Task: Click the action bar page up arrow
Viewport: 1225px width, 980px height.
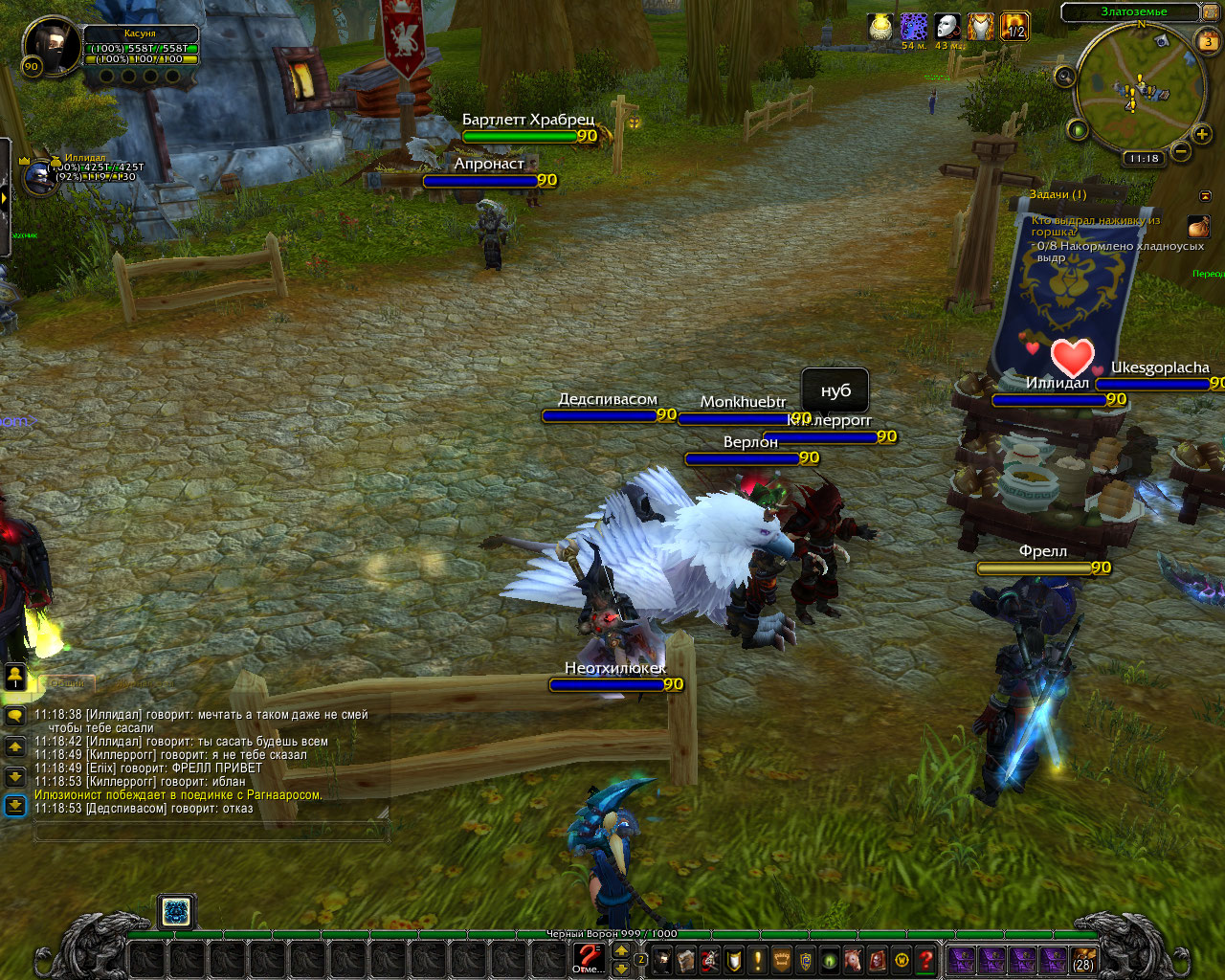Action: pyautogui.click(x=621, y=950)
